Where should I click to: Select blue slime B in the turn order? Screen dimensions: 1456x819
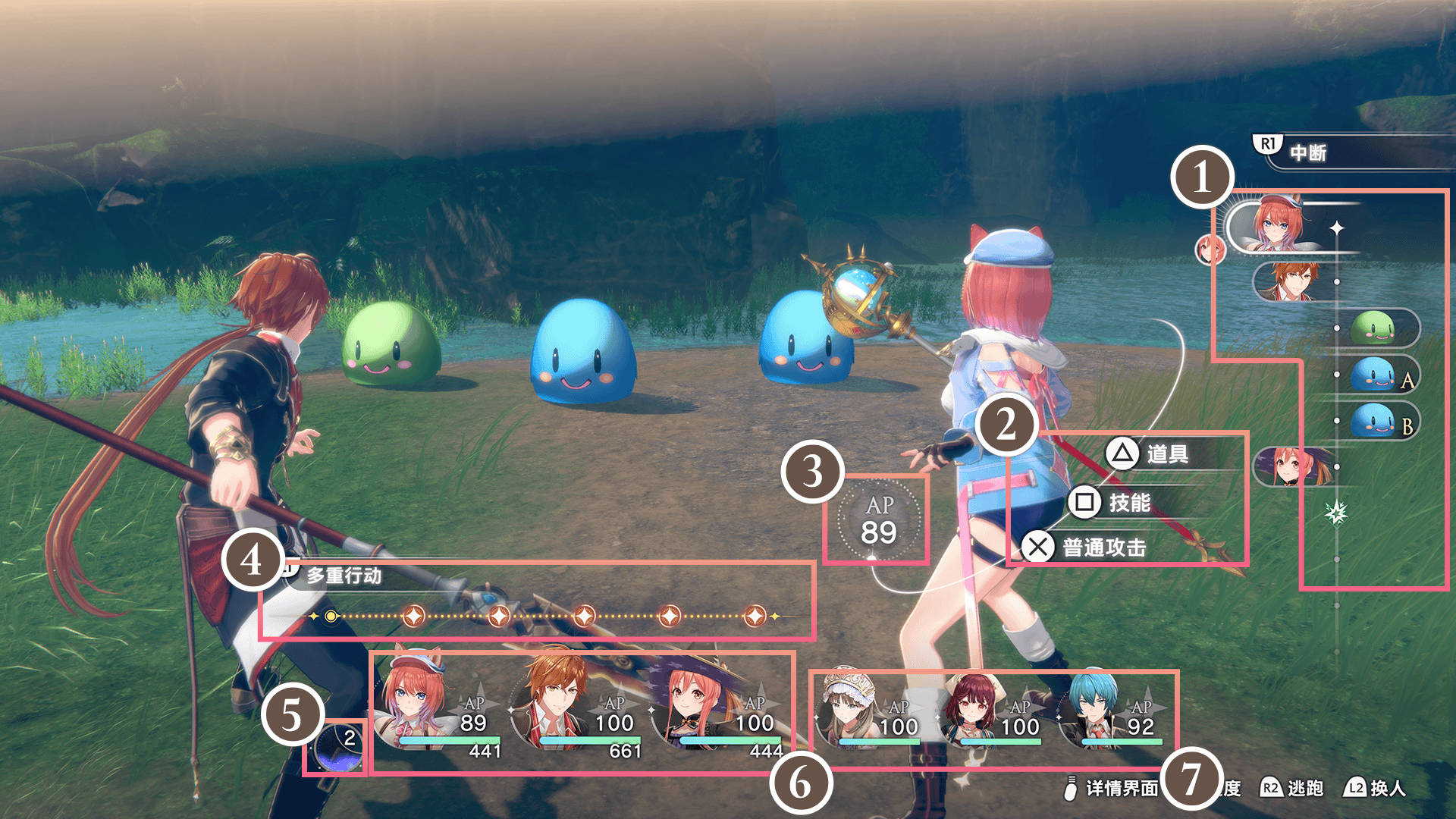pyautogui.click(x=1373, y=421)
